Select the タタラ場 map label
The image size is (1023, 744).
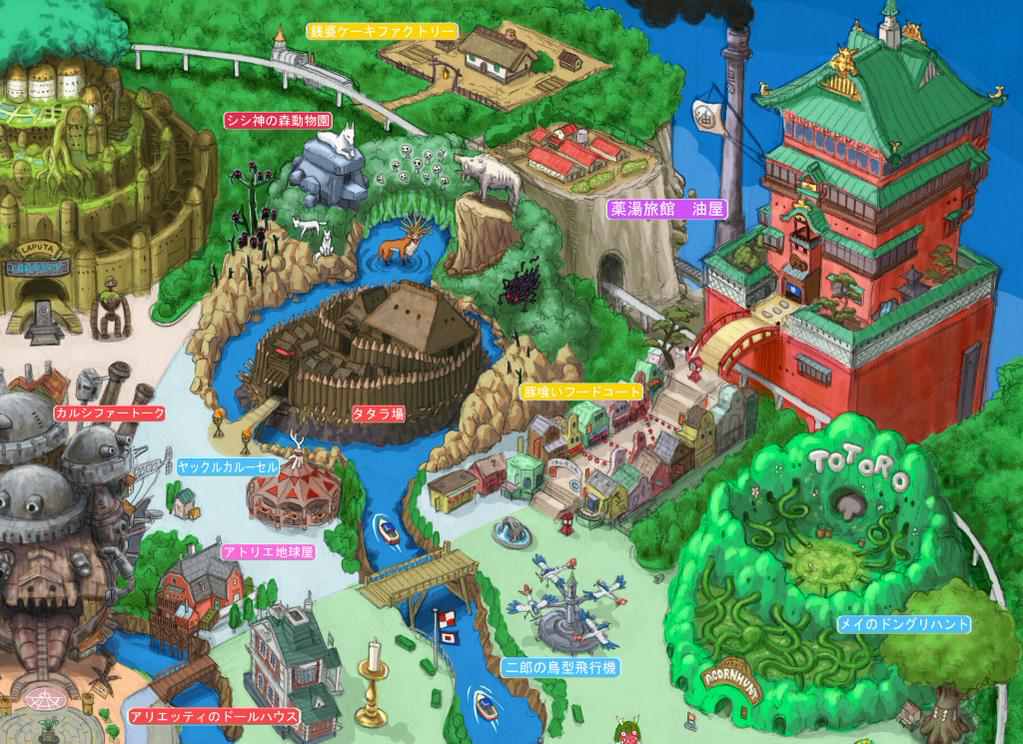pyautogui.click(x=379, y=412)
